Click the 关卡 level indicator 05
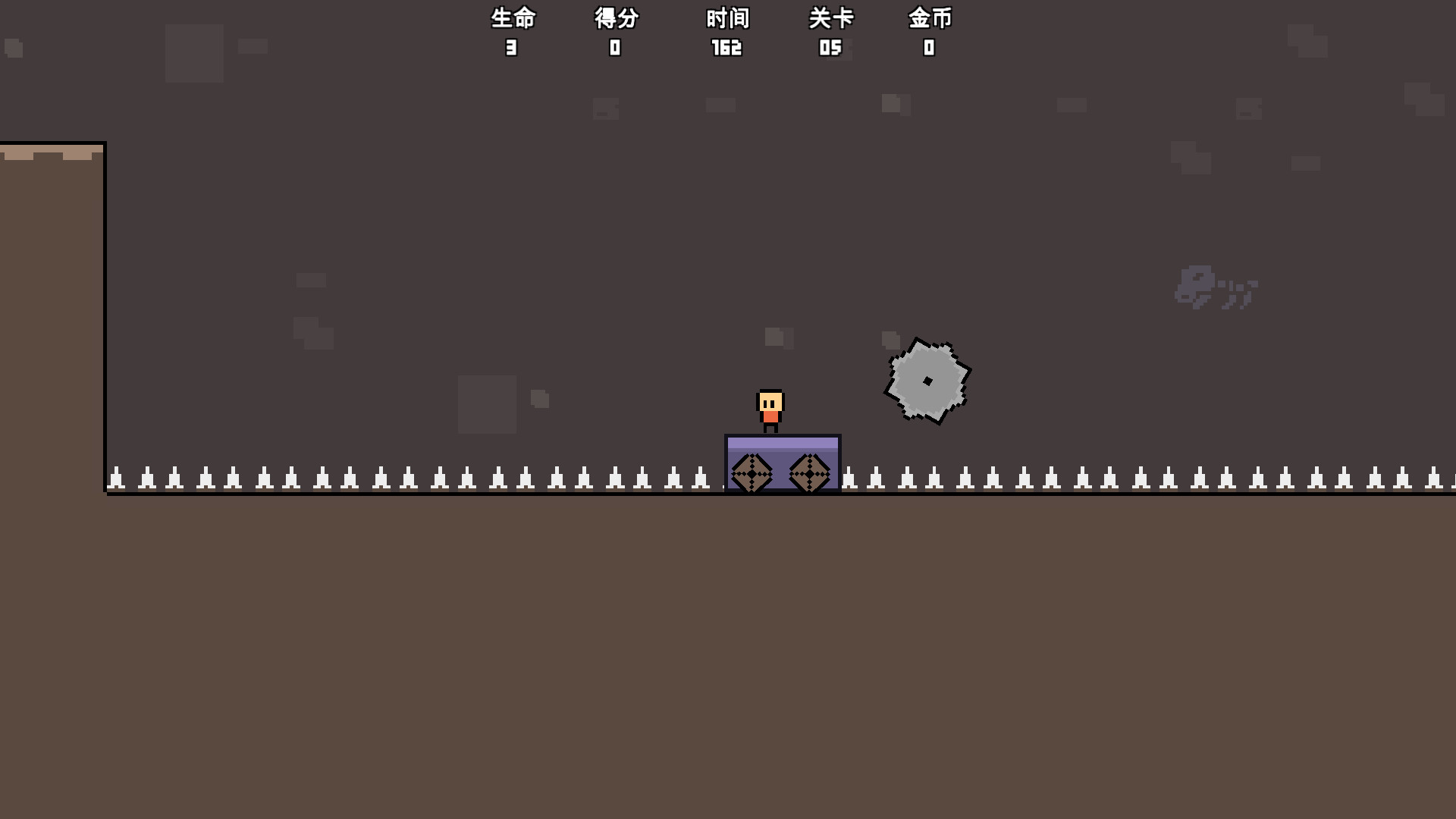 coord(831,48)
